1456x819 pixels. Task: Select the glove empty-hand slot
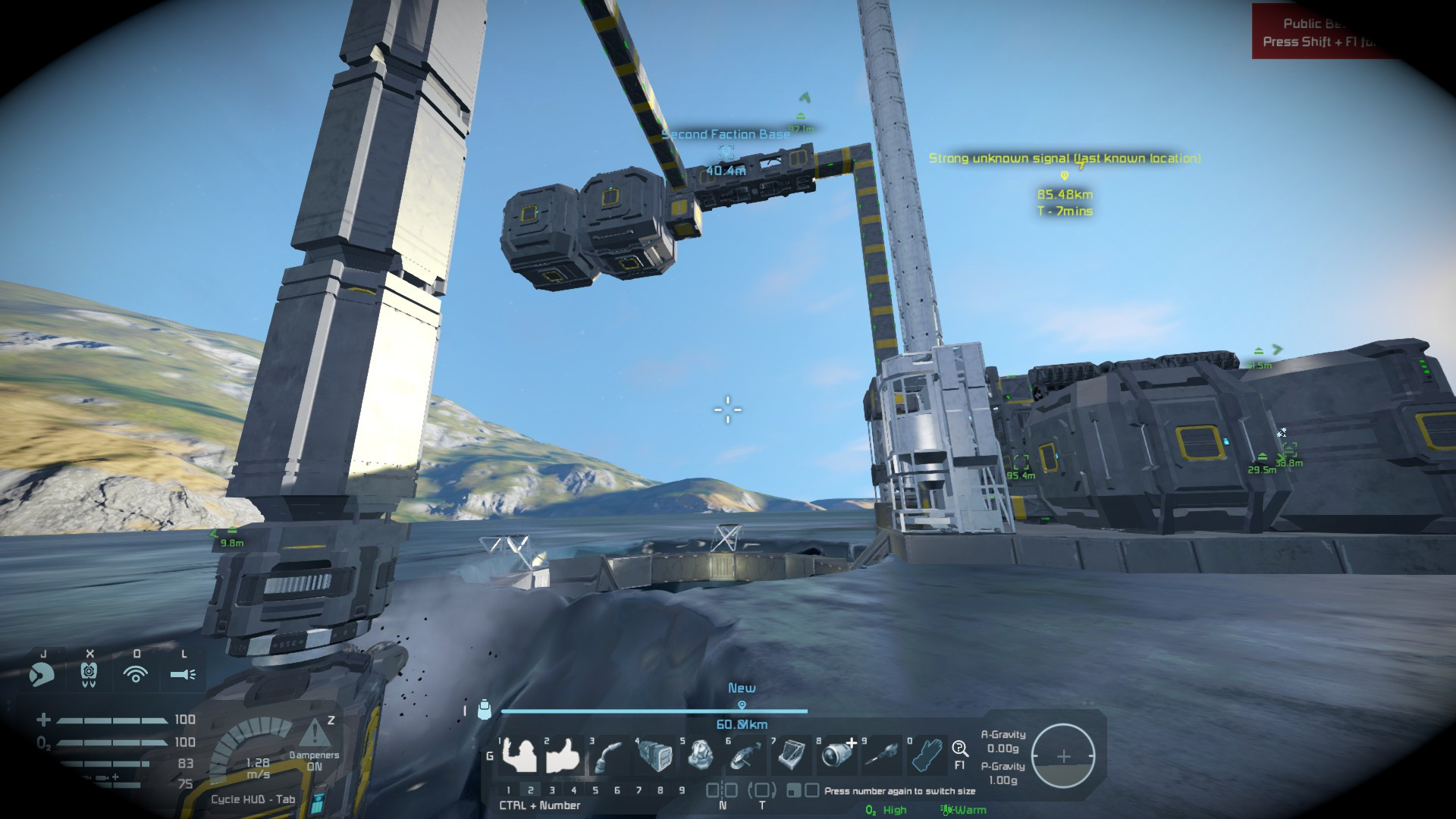927,755
